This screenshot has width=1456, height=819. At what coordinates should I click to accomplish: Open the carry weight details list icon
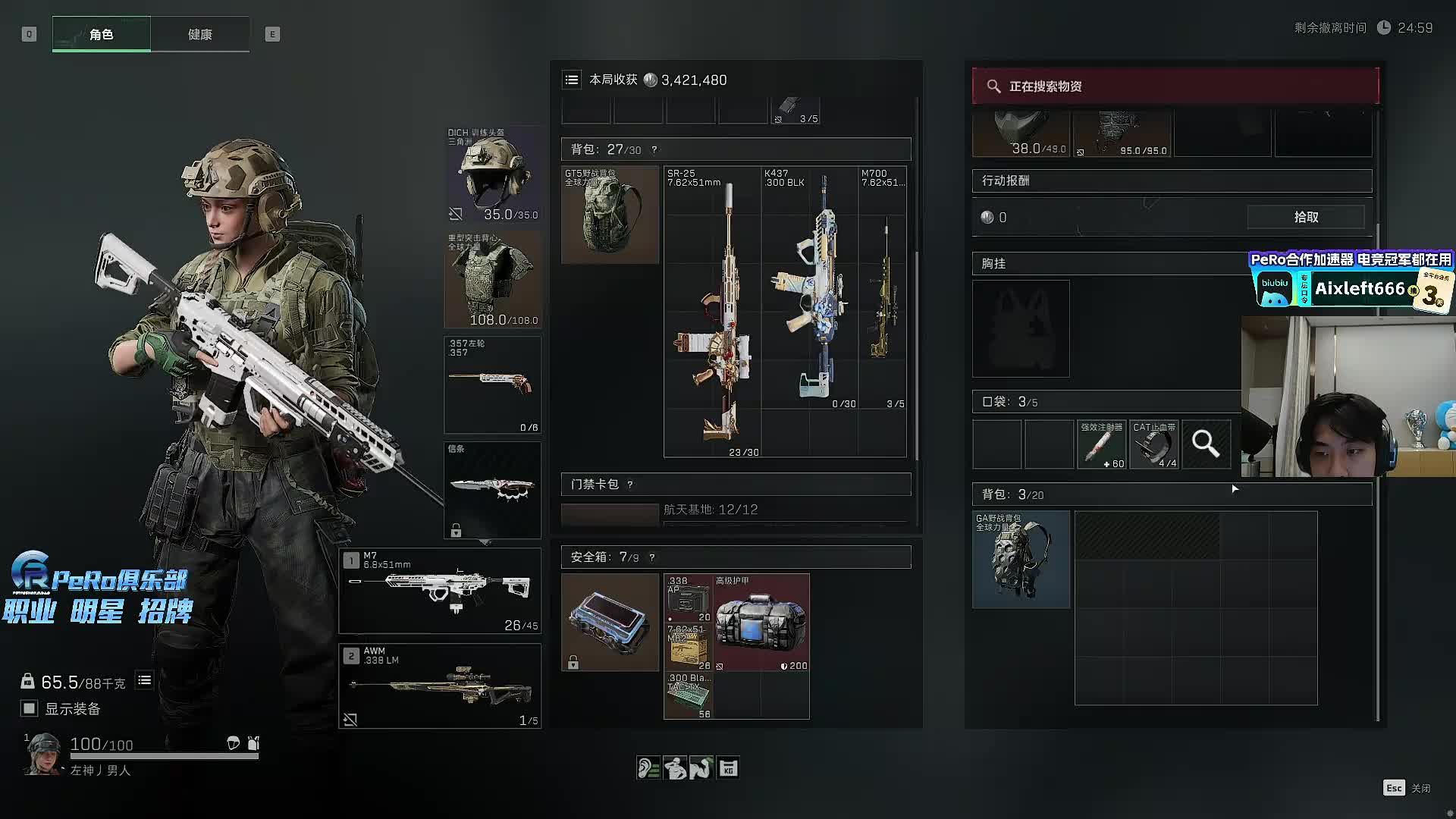pyautogui.click(x=144, y=680)
